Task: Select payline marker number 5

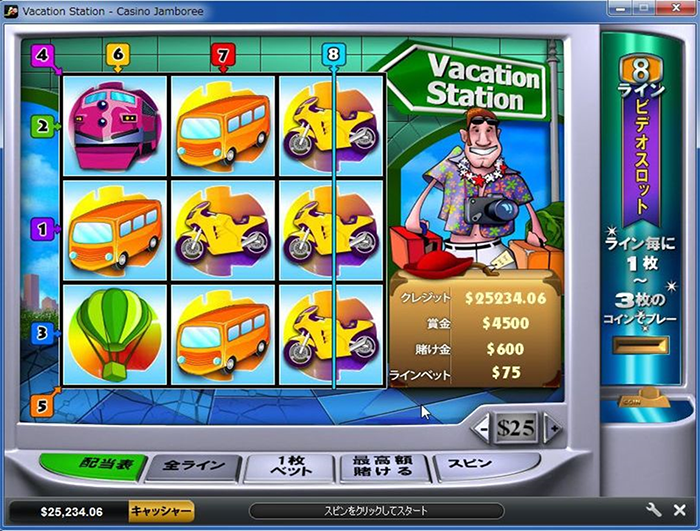Action: tap(42, 406)
